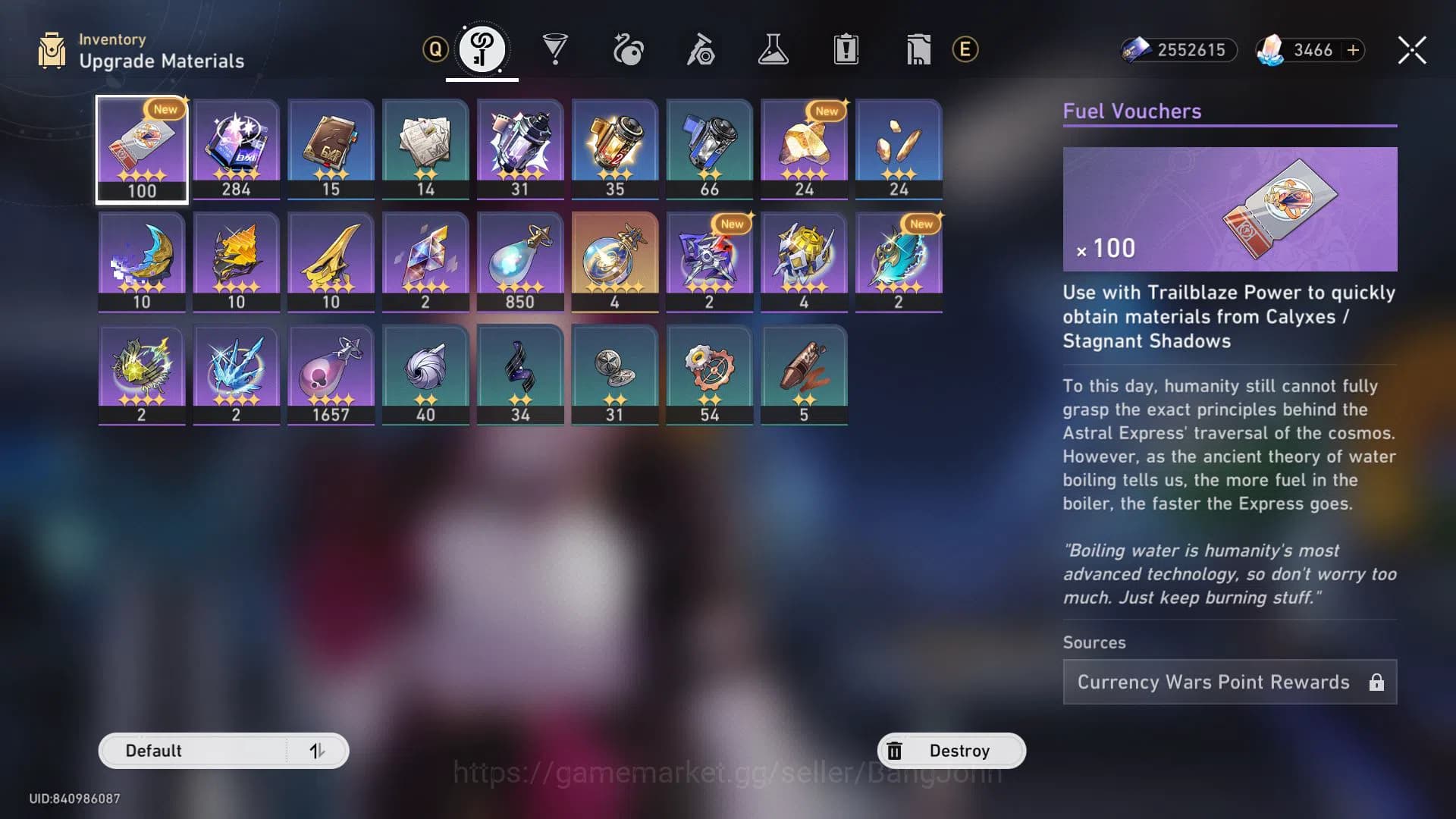Screen dimensions: 1456x819
Task: Toggle the sort order arrows
Action: pyautogui.click(x=318, y=750)
